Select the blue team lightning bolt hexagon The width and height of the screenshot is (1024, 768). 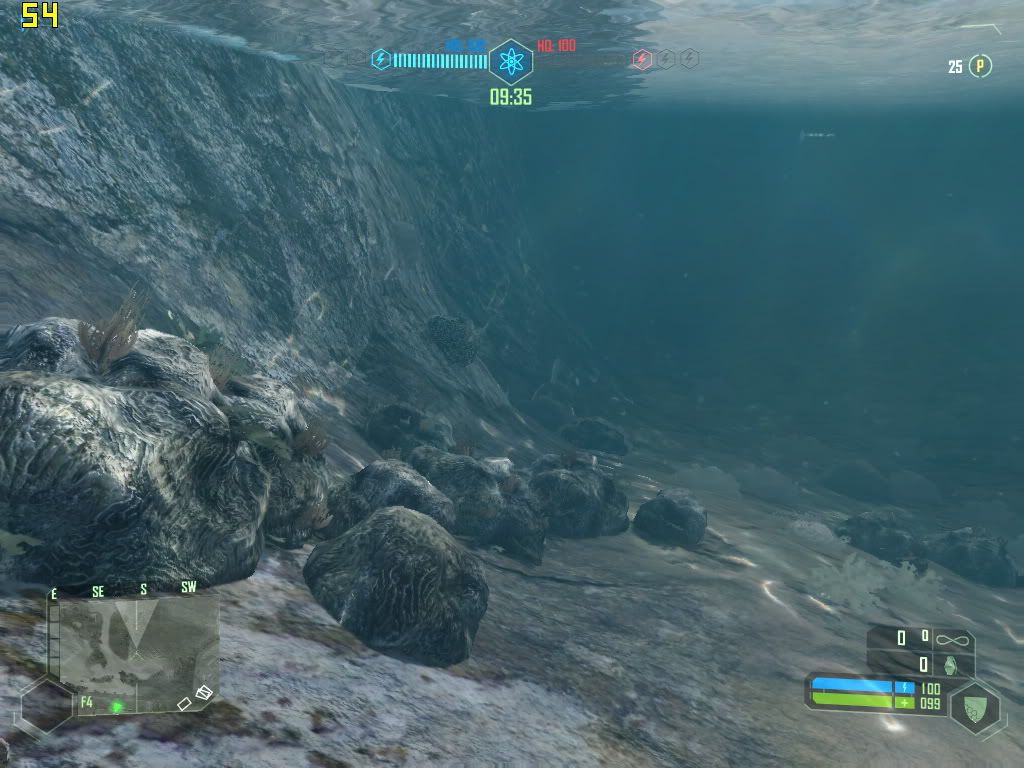click(381, 60)
